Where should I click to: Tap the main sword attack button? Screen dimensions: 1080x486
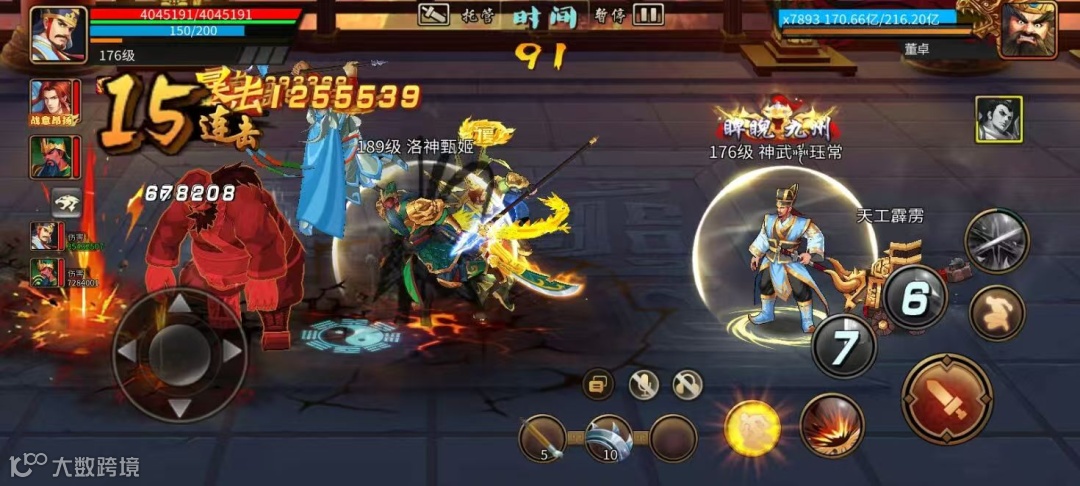946,399
